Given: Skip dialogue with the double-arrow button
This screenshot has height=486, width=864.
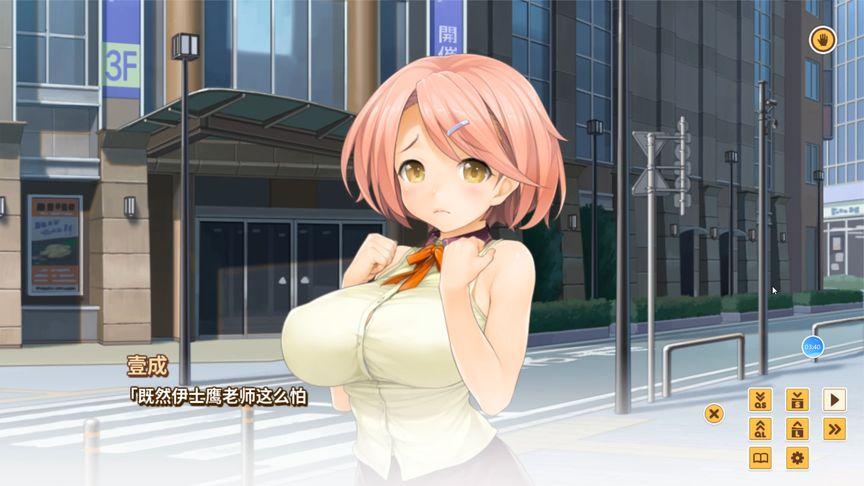Looking at the screenshot, I should pyautogui.click(x=834, y=429).
